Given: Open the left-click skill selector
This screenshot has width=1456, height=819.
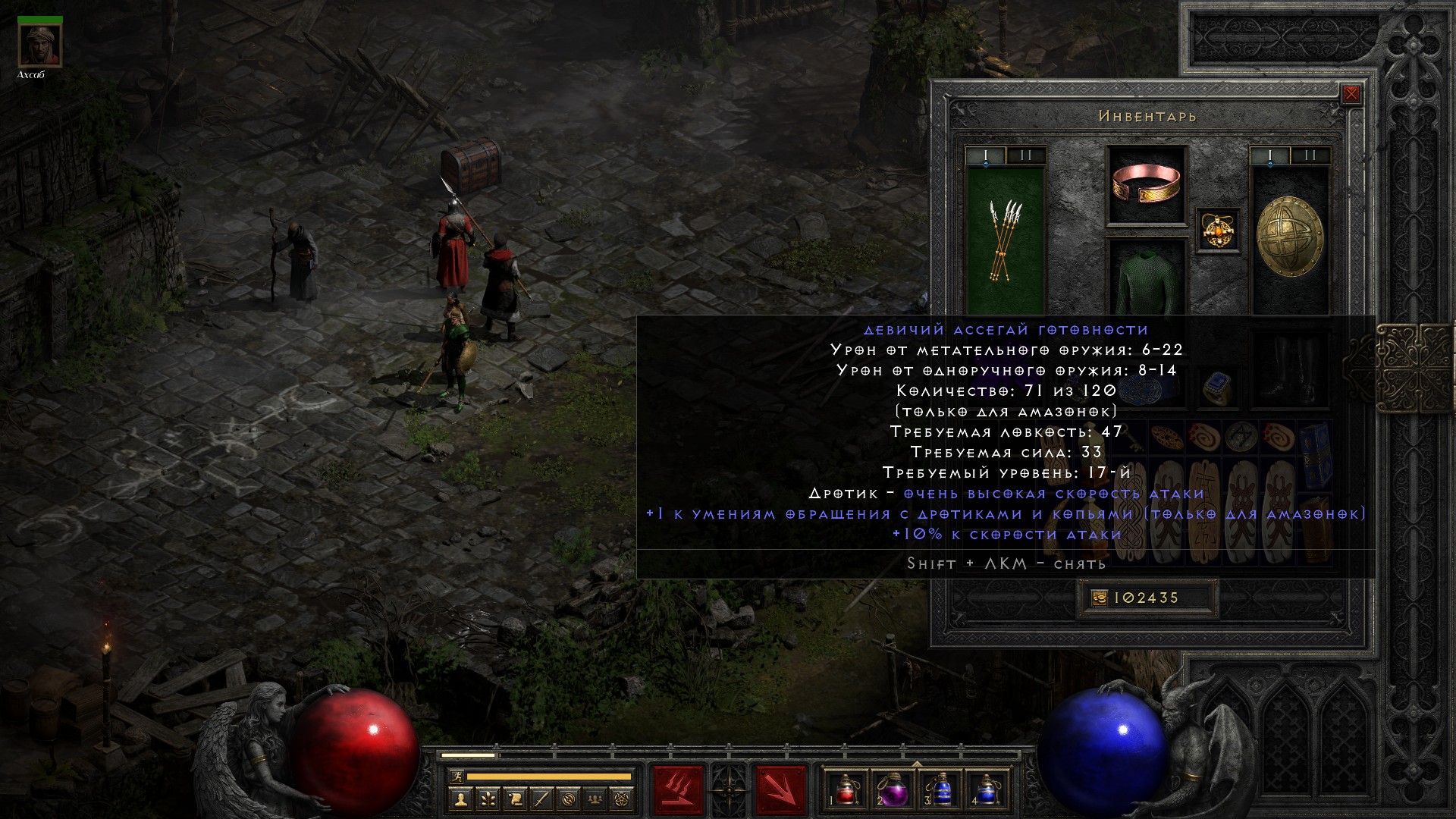Looking at the screenshot, I should tap(678, 789).
